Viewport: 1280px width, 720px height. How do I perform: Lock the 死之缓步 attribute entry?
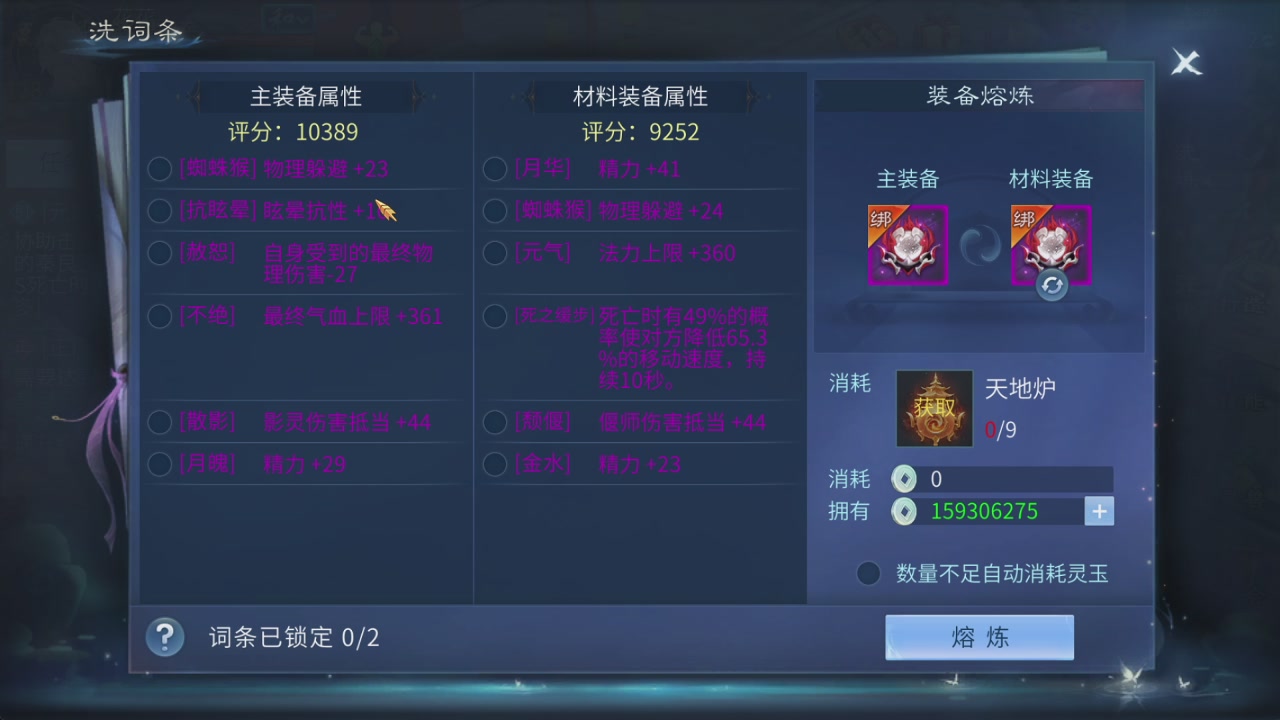494,316
